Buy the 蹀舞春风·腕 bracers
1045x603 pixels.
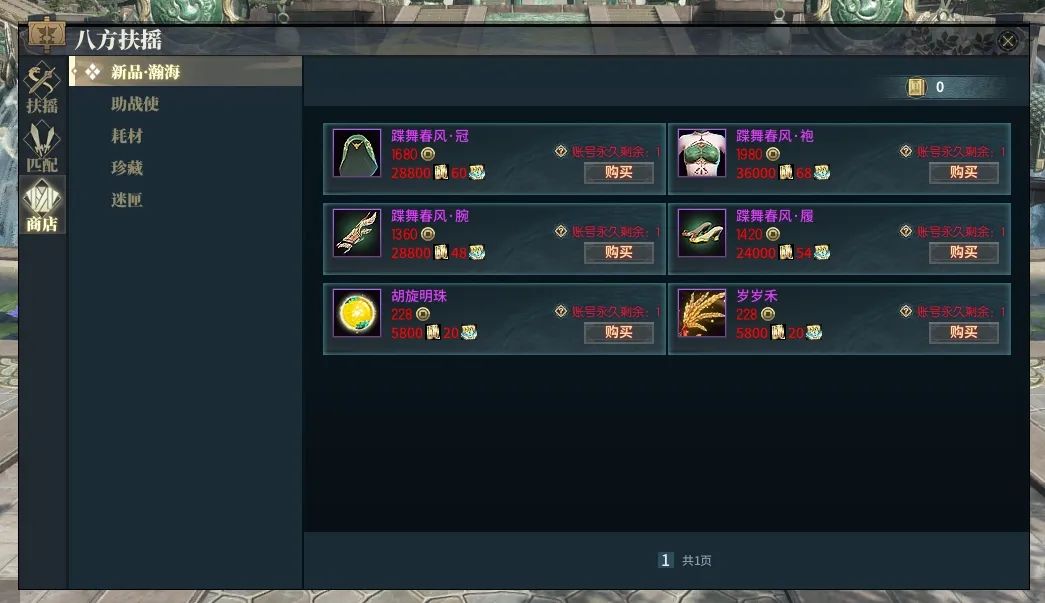point(619,252)
